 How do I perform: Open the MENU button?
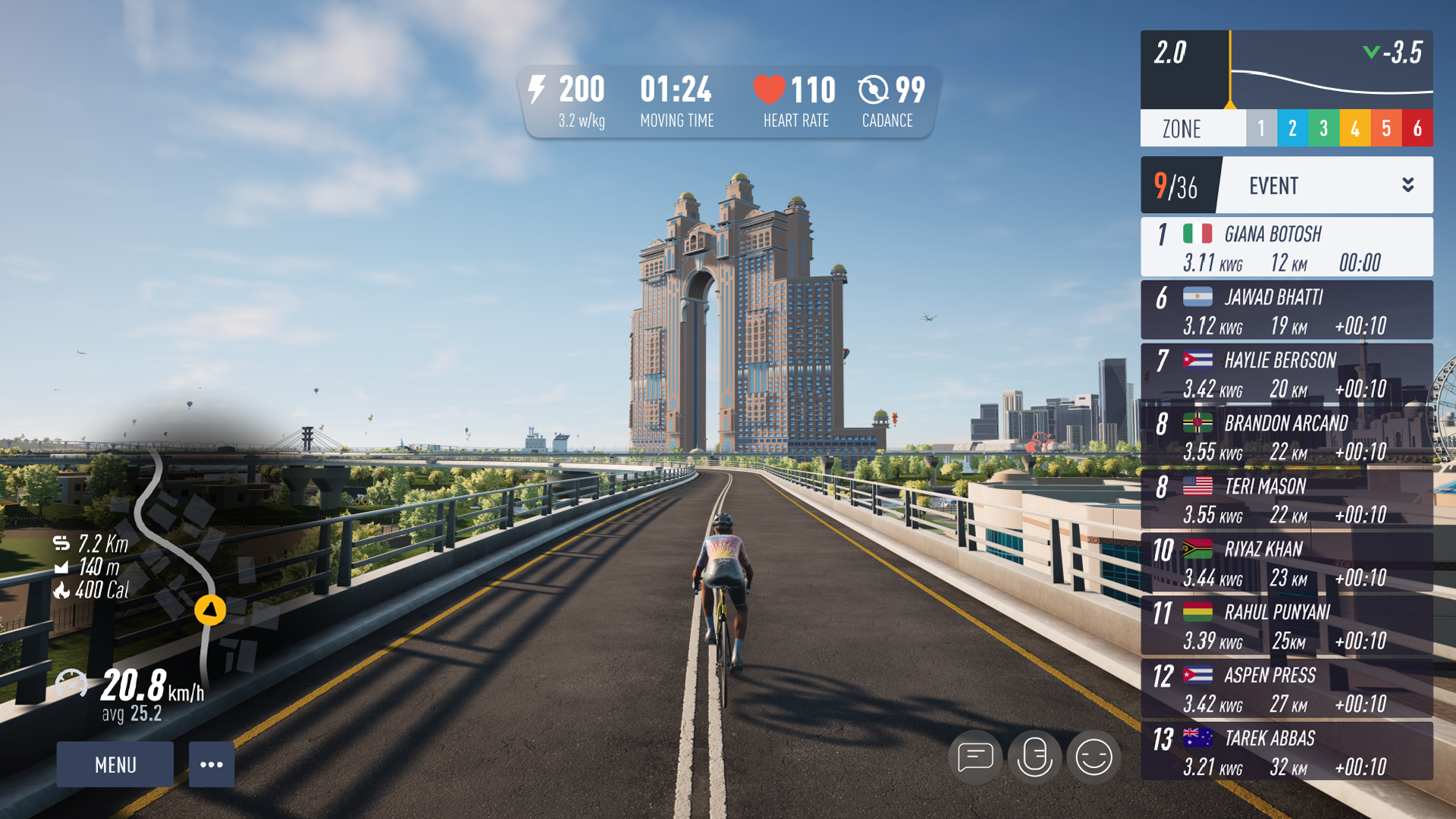tap(115, 764)
